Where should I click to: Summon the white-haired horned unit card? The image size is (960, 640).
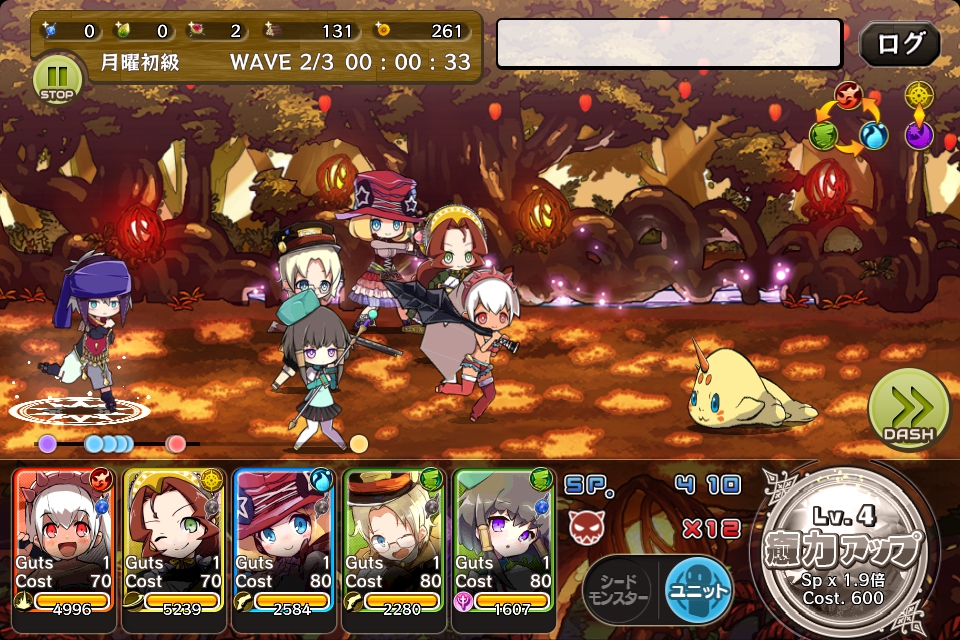click(x=64, y=538)
